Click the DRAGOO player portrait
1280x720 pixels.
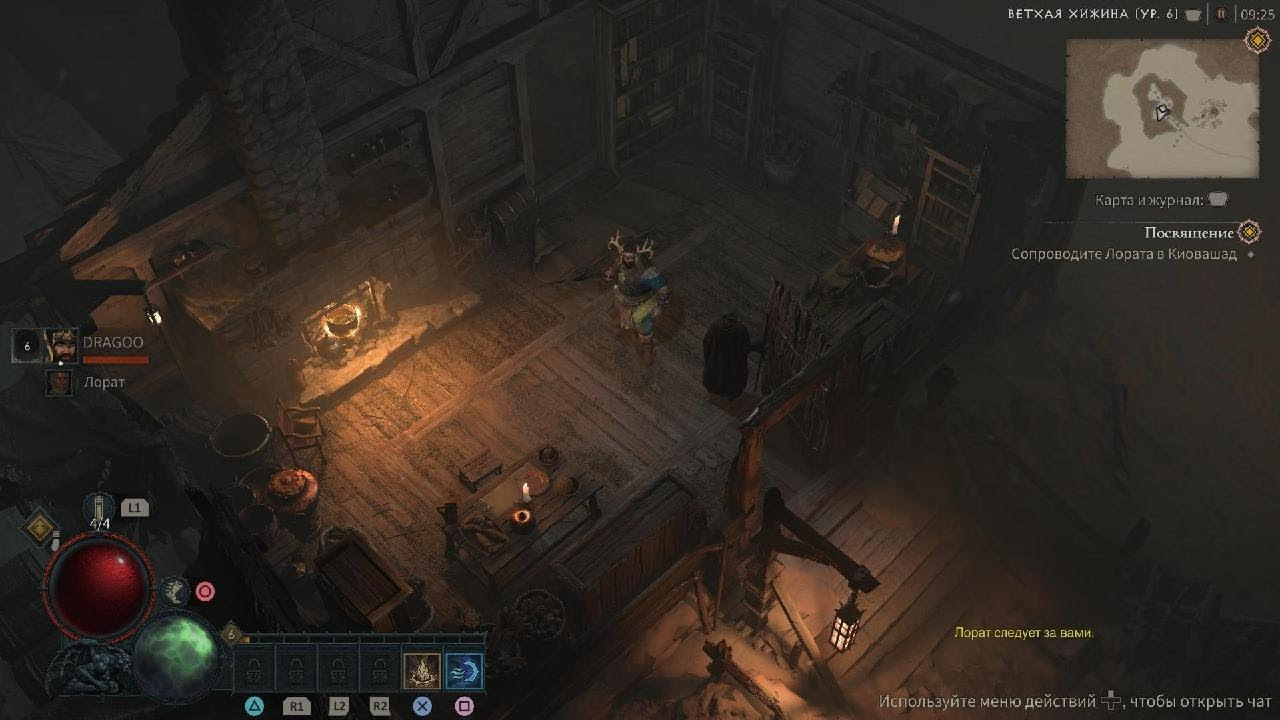click(60, 346)
